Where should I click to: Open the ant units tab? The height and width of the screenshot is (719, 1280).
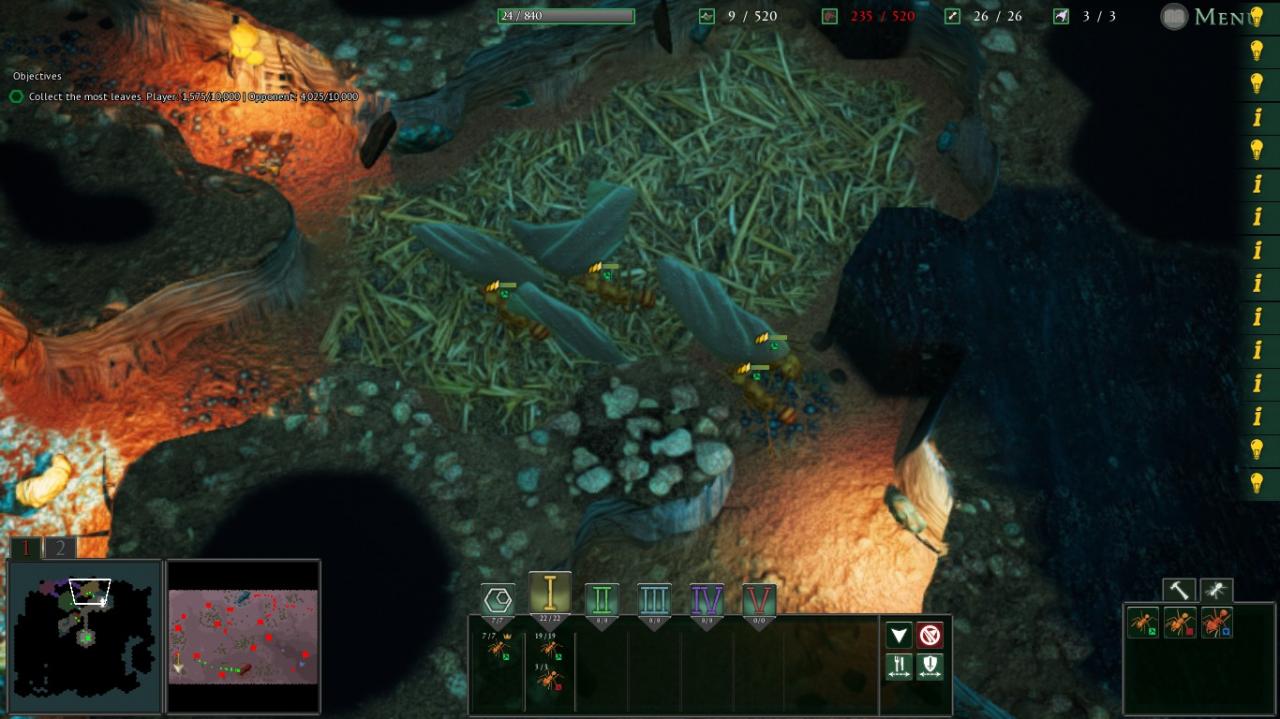1216,591
